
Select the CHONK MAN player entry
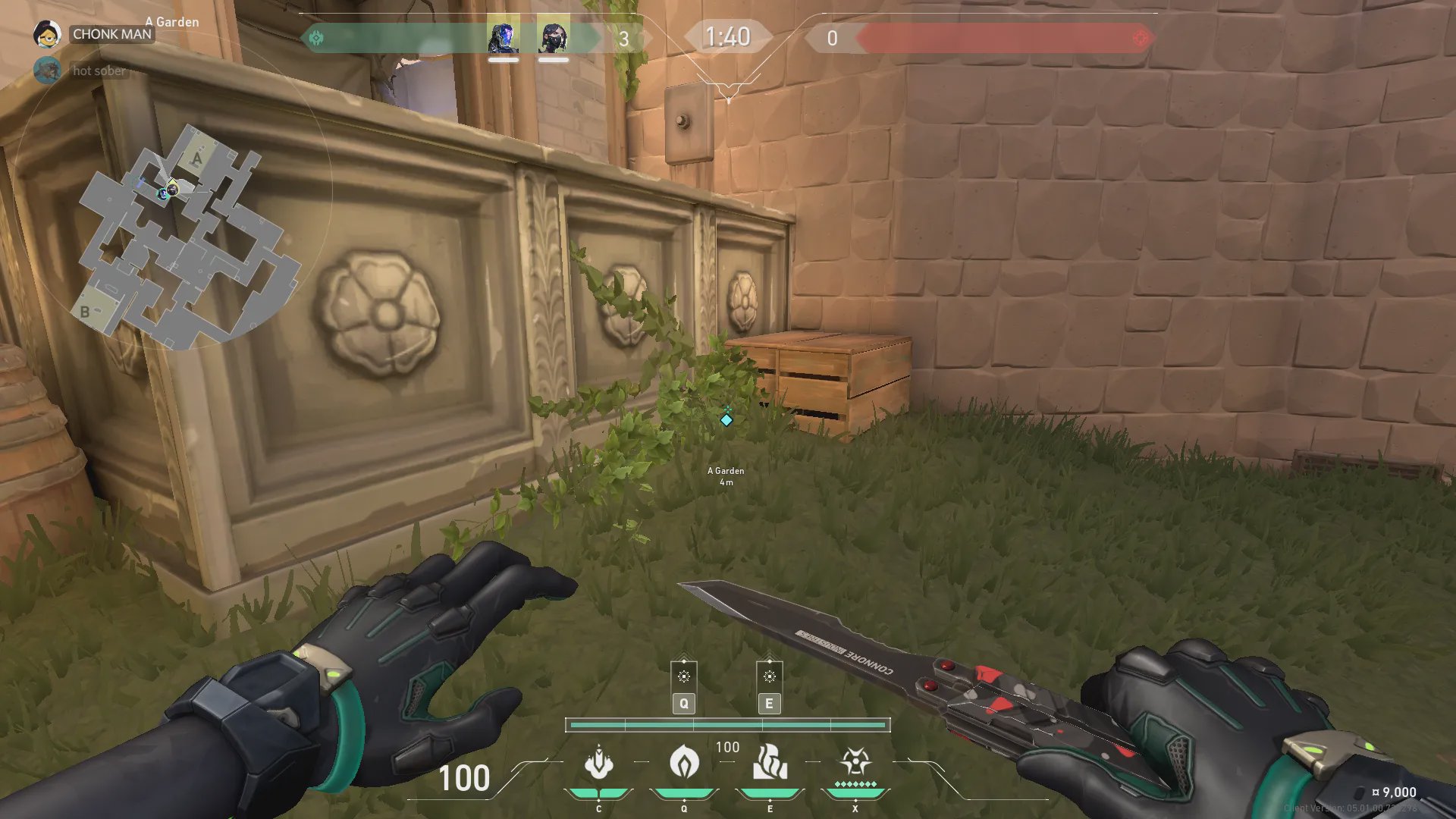coord(112,34)
